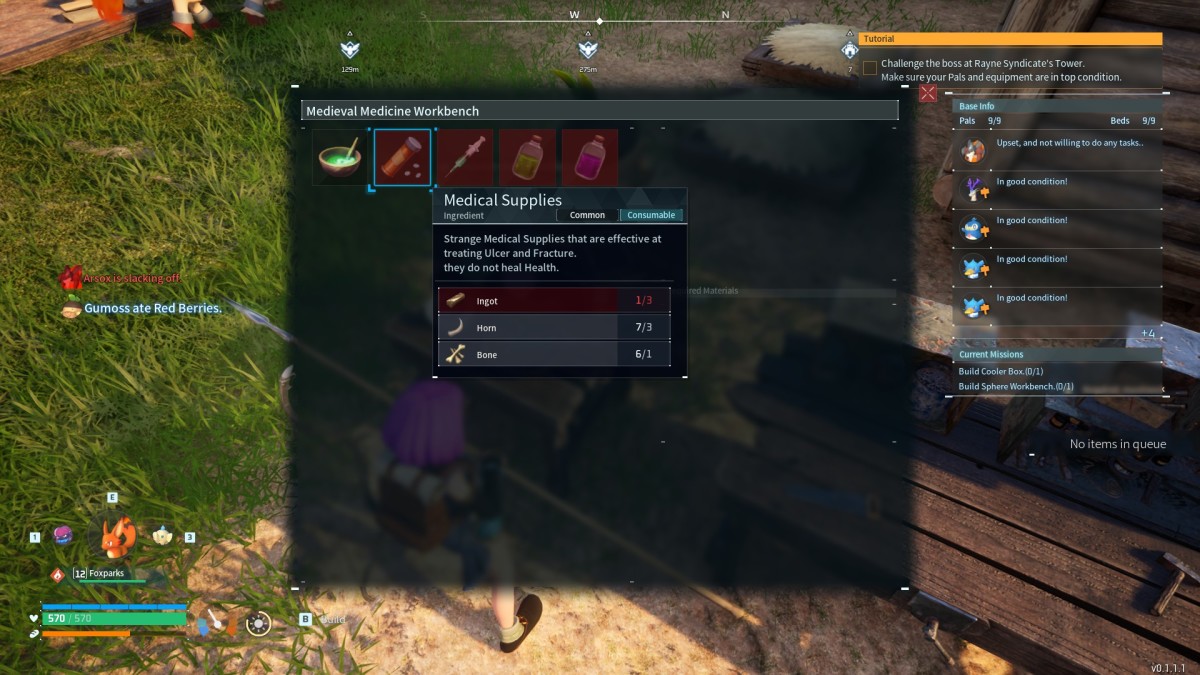The width and height of the screenshot is (1200, 675).
Task: Open the Build Cooler Box mission
Action: pos(1000,372)
